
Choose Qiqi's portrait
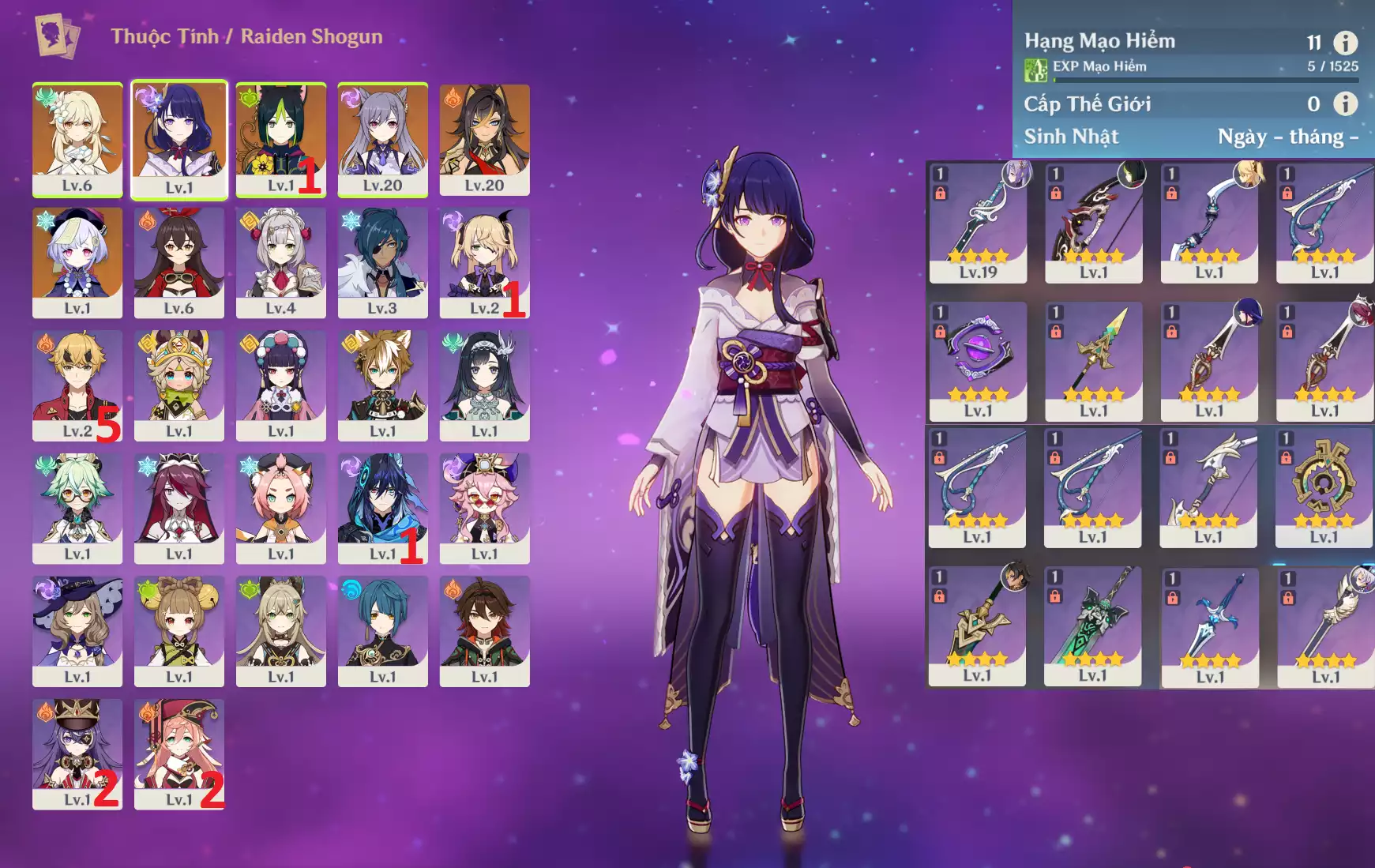click(77, 262)
